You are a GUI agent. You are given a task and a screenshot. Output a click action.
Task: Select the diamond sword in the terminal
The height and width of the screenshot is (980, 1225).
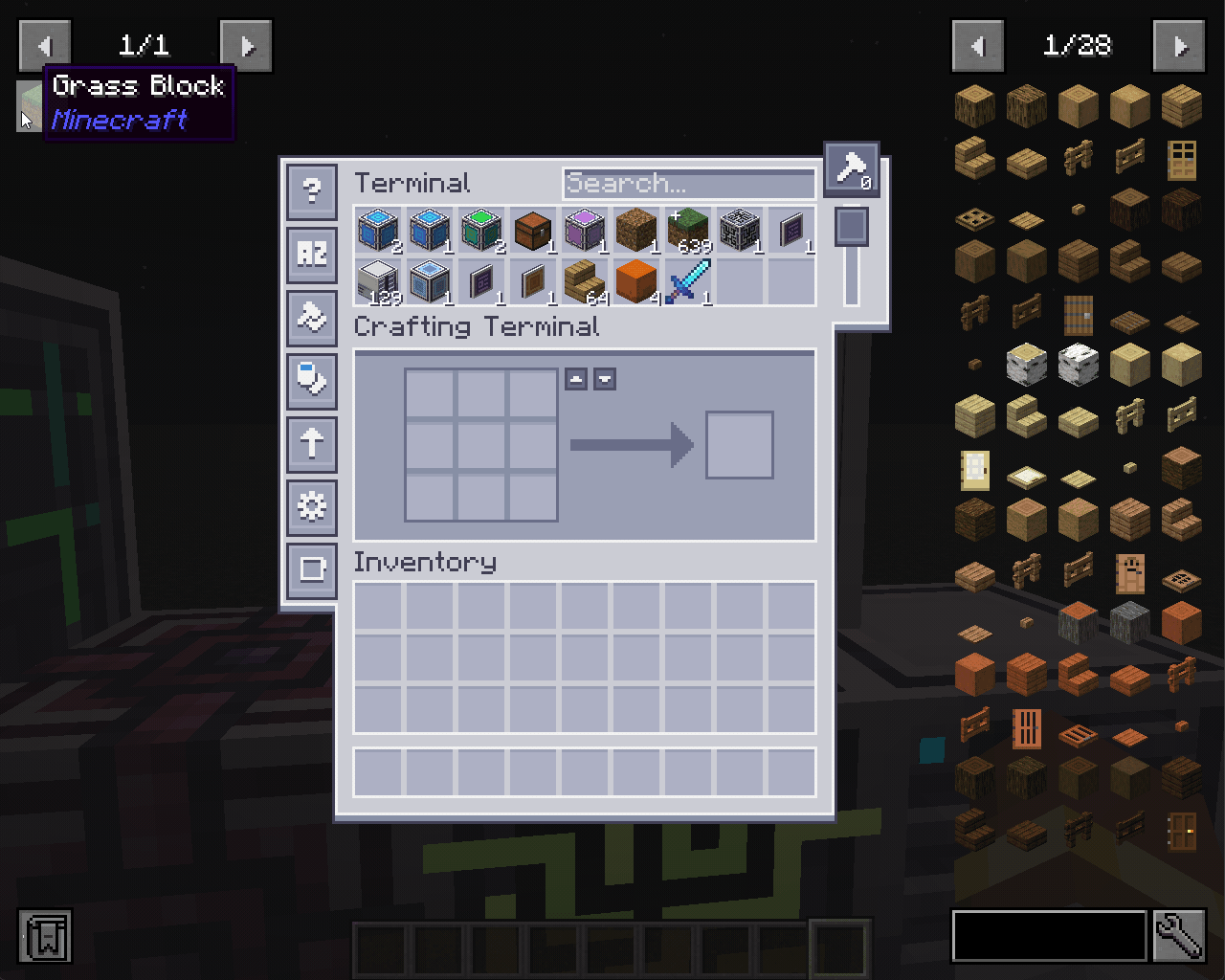coord(688,279)
